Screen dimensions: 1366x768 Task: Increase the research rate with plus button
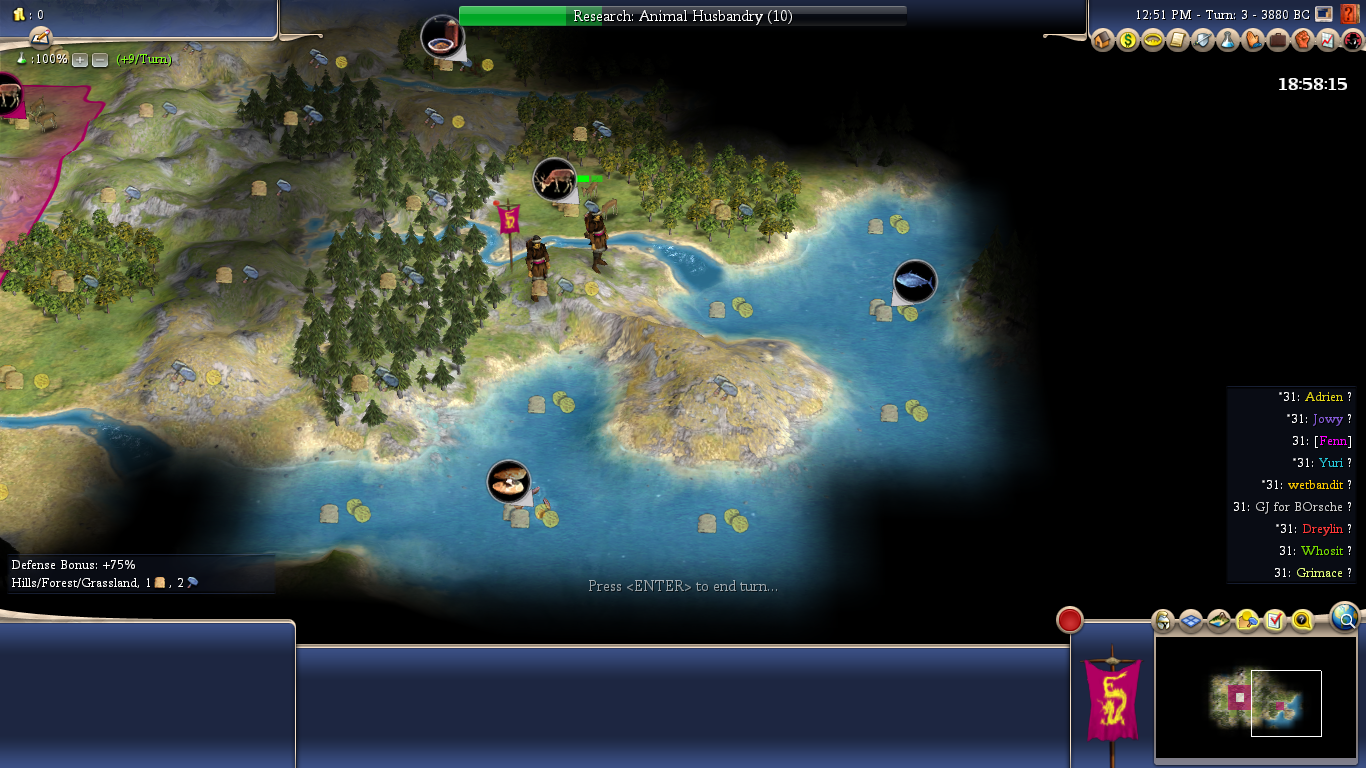tap(80, 60)
